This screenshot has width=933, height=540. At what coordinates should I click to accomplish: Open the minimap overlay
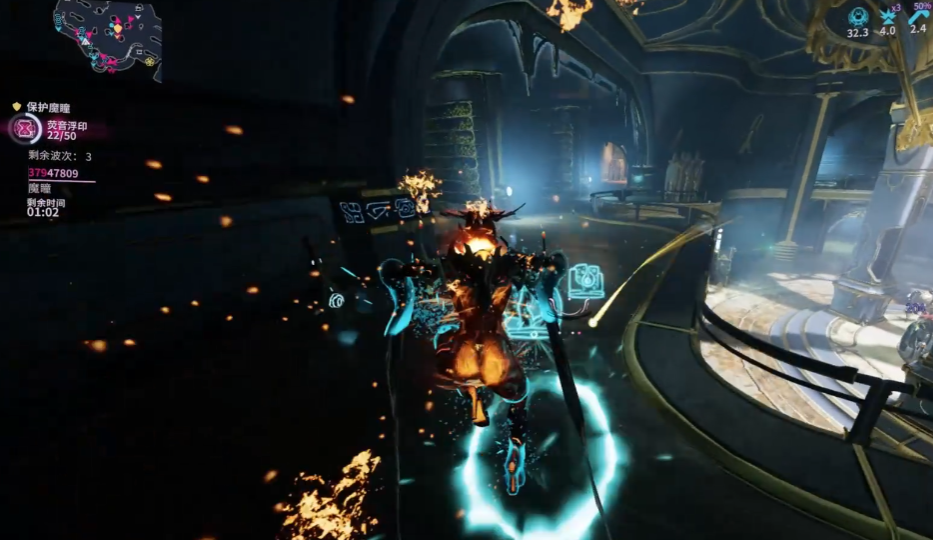click(106, 36)
